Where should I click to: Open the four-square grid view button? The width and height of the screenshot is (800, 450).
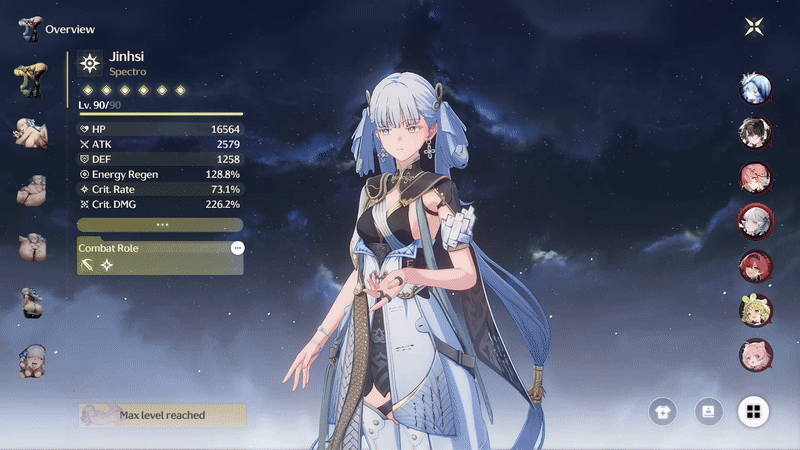(753, 411)
